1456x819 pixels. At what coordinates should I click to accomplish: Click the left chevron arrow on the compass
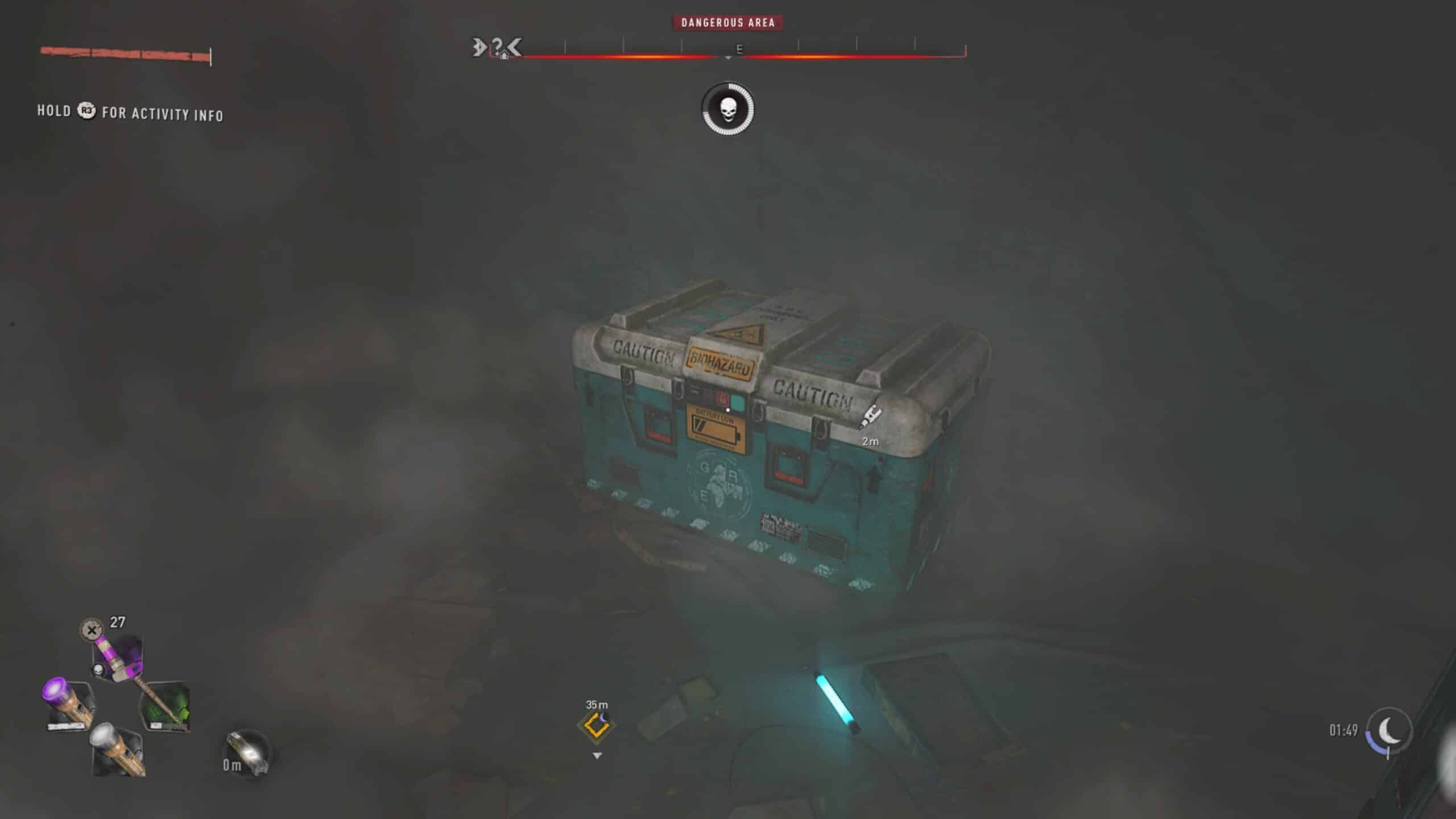point(514,47)
